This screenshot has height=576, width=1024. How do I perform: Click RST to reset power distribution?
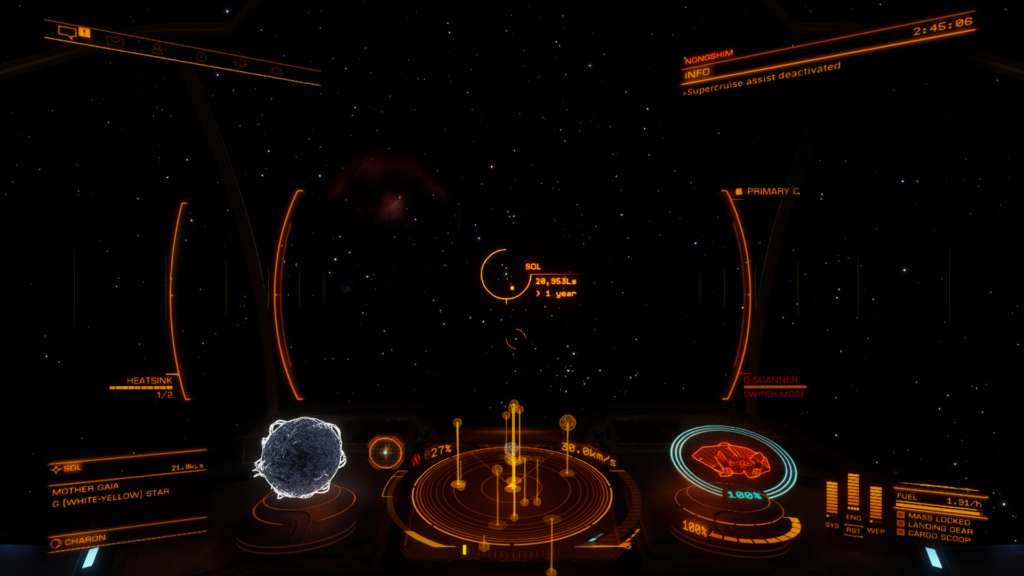tap(853, 530)
